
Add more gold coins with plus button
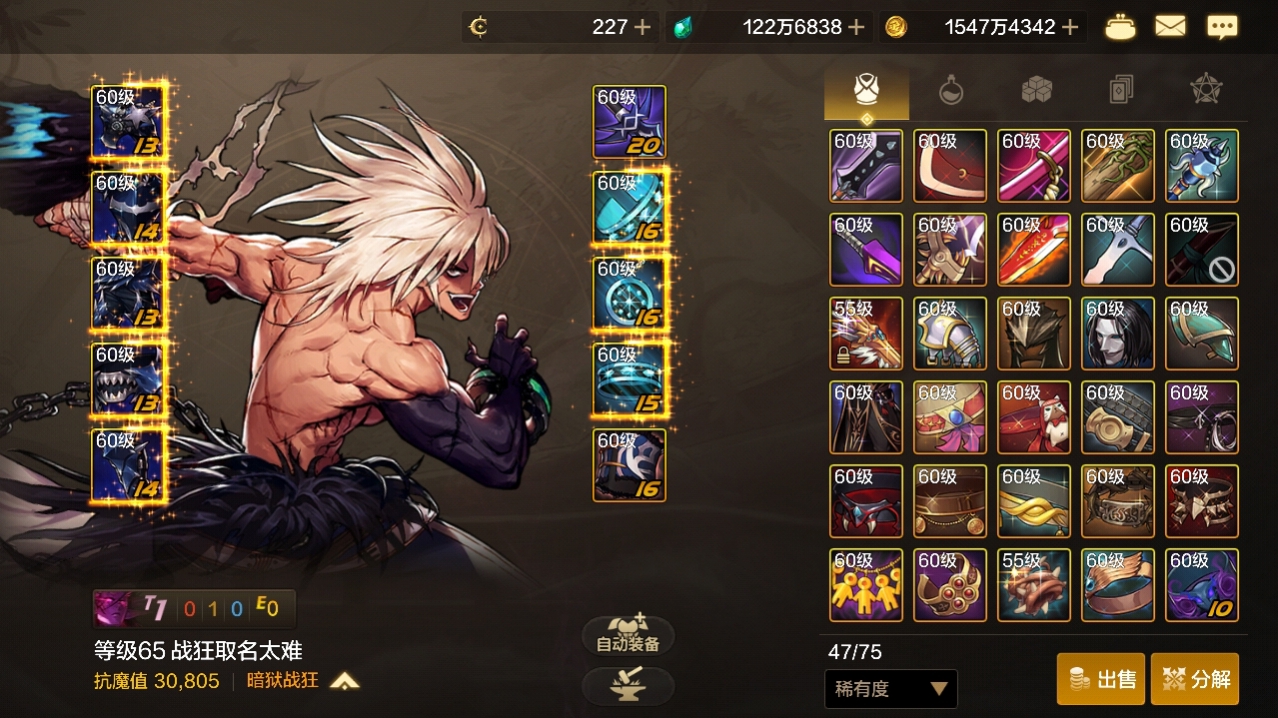[1070, 27]
